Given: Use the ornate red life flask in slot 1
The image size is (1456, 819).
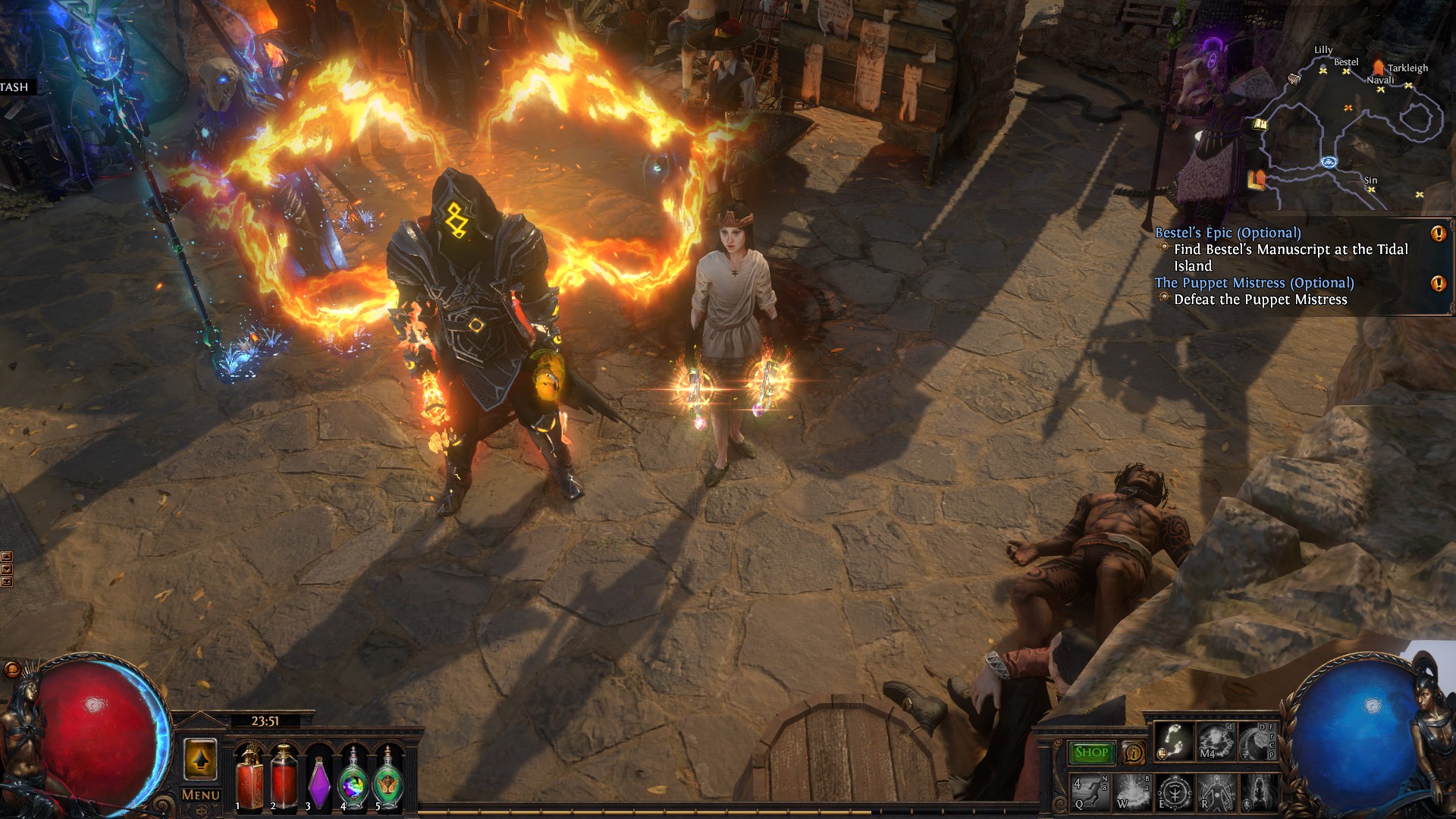Looking at the screenshot, I should pos(248,777).
